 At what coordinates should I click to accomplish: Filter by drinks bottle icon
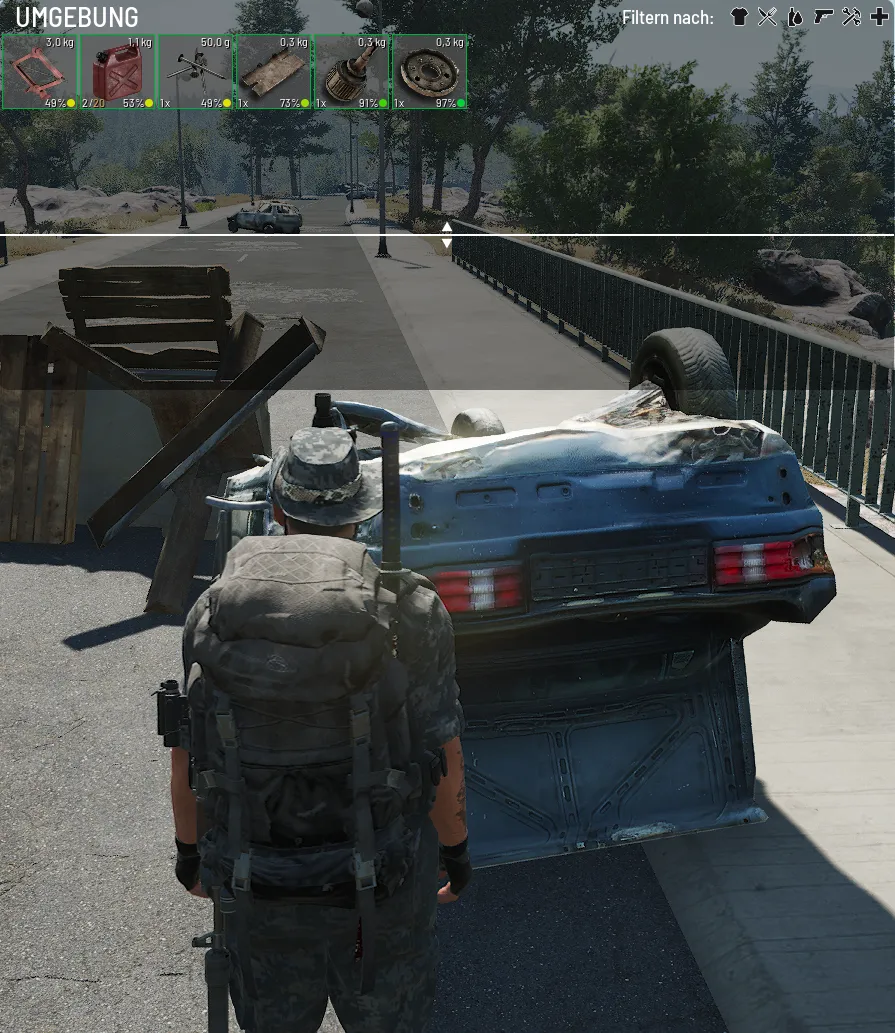tap(795, 17)
